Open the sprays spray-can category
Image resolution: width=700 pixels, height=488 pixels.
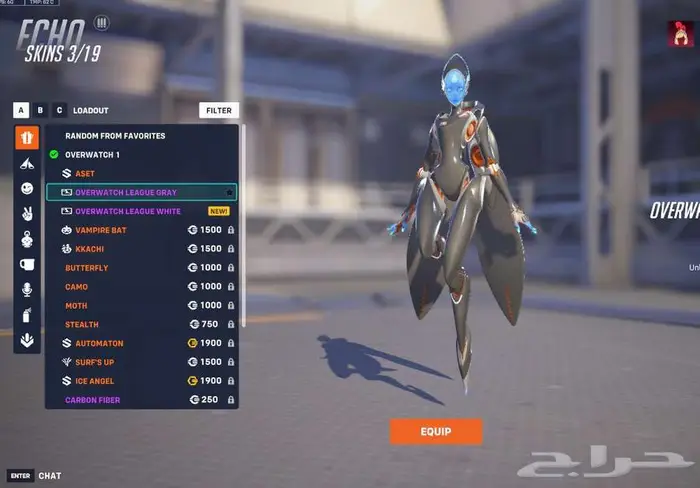pos(27,314)
